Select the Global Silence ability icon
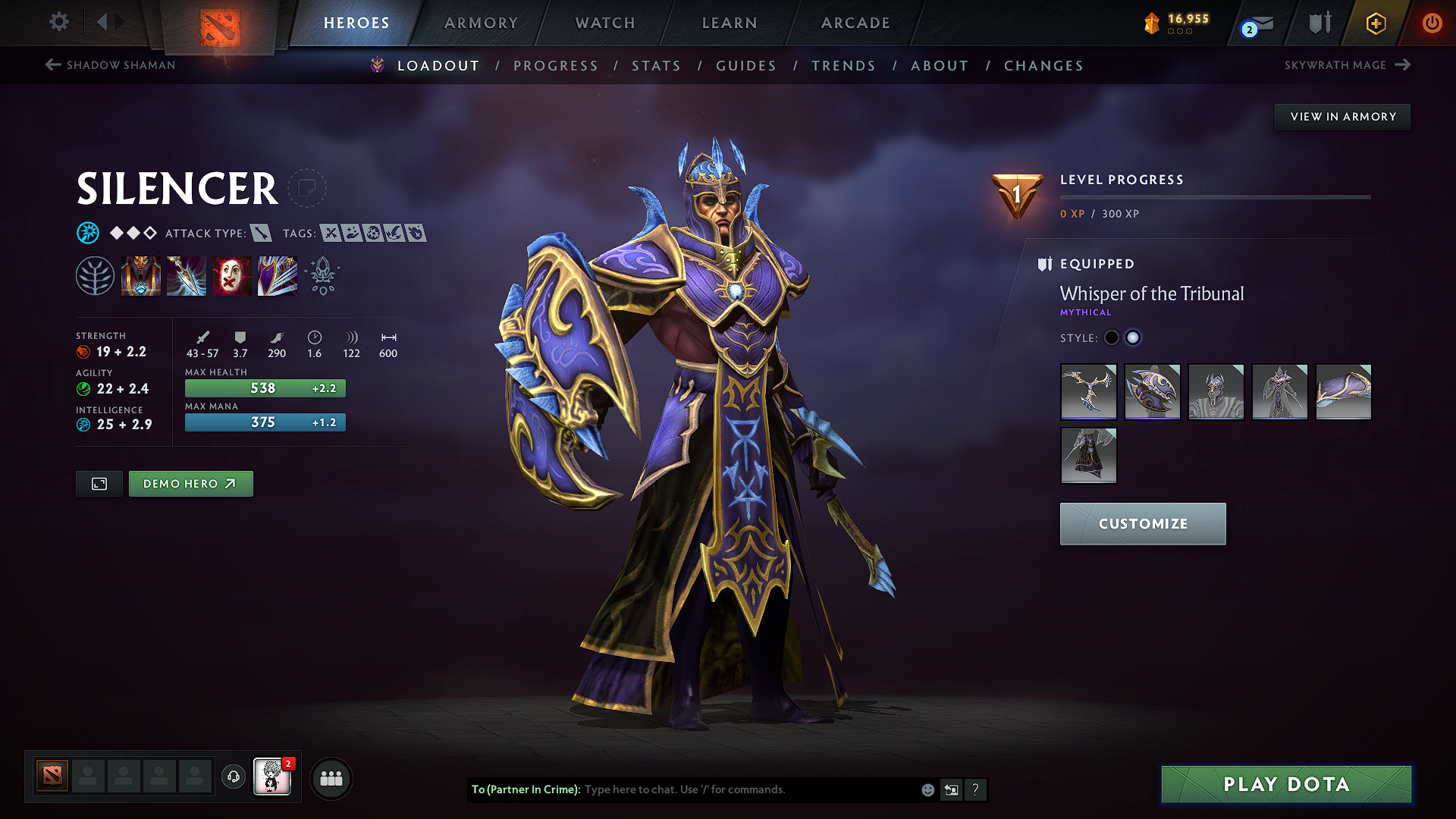The image size is (1456, 819). coord(277,275)
